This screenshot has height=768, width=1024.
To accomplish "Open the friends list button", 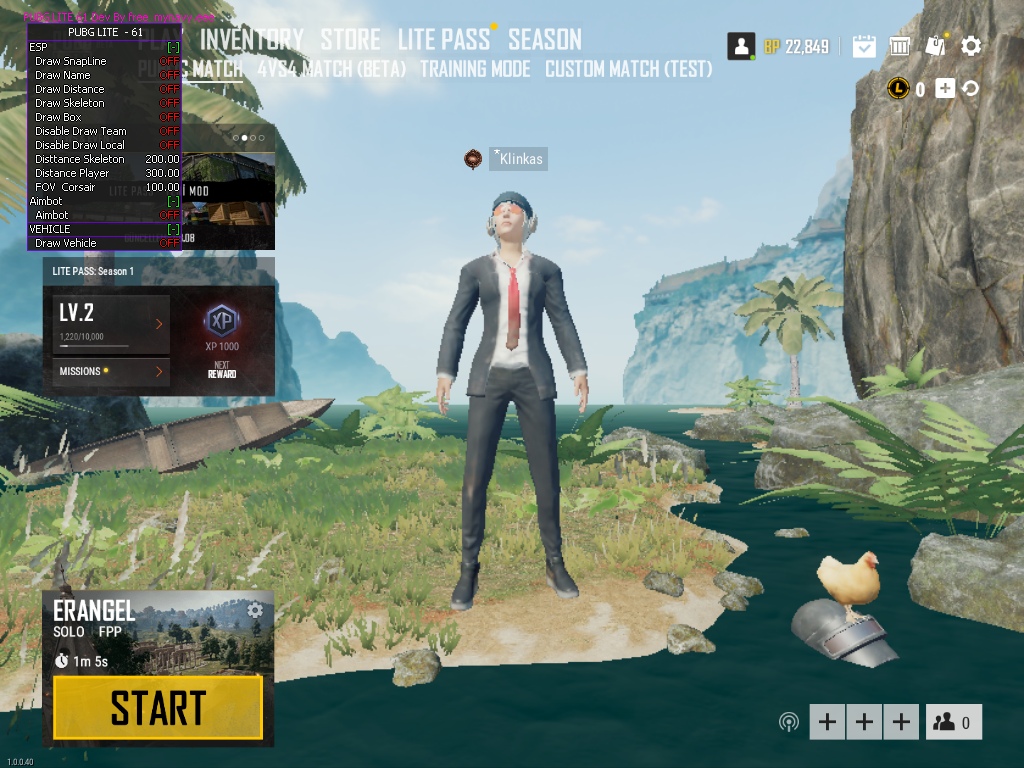I will [953, 722].
